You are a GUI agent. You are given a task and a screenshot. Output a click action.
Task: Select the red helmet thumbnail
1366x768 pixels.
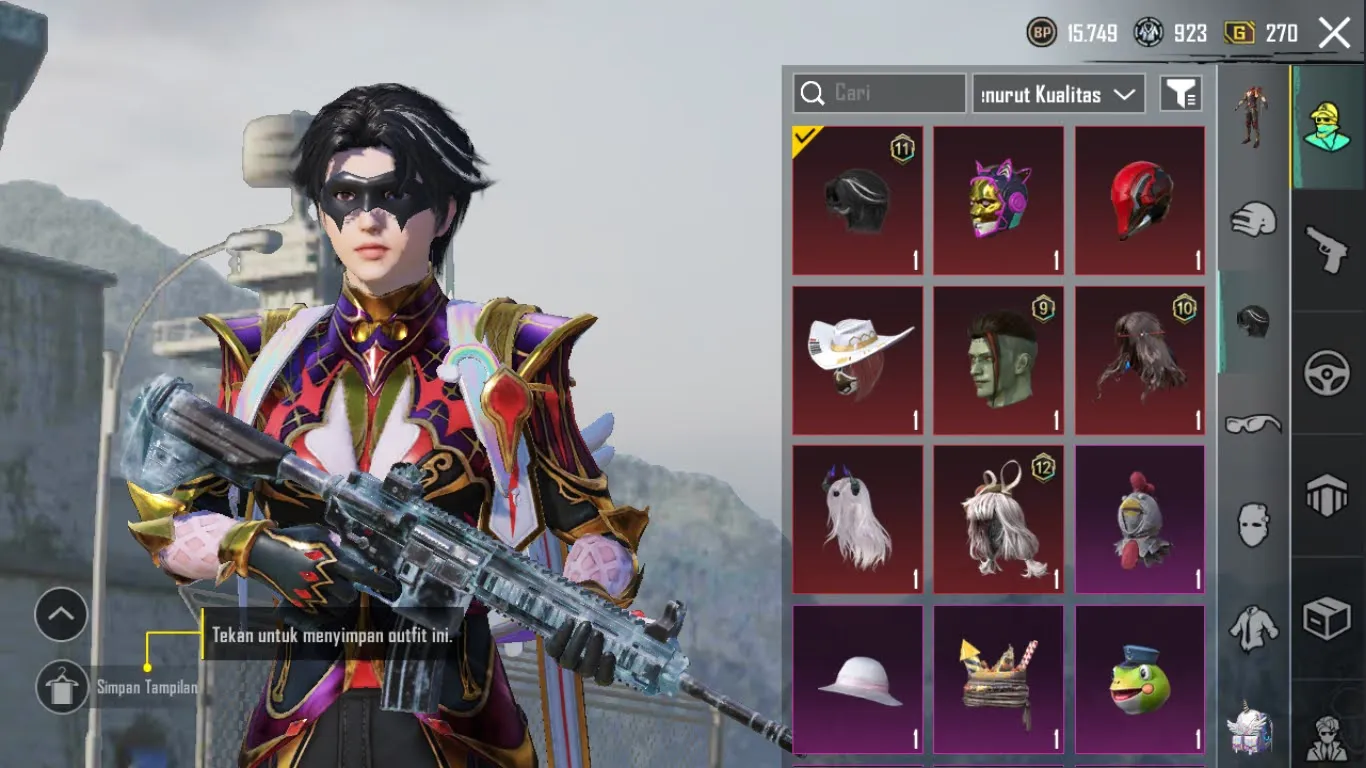[x=1139, y=200]
